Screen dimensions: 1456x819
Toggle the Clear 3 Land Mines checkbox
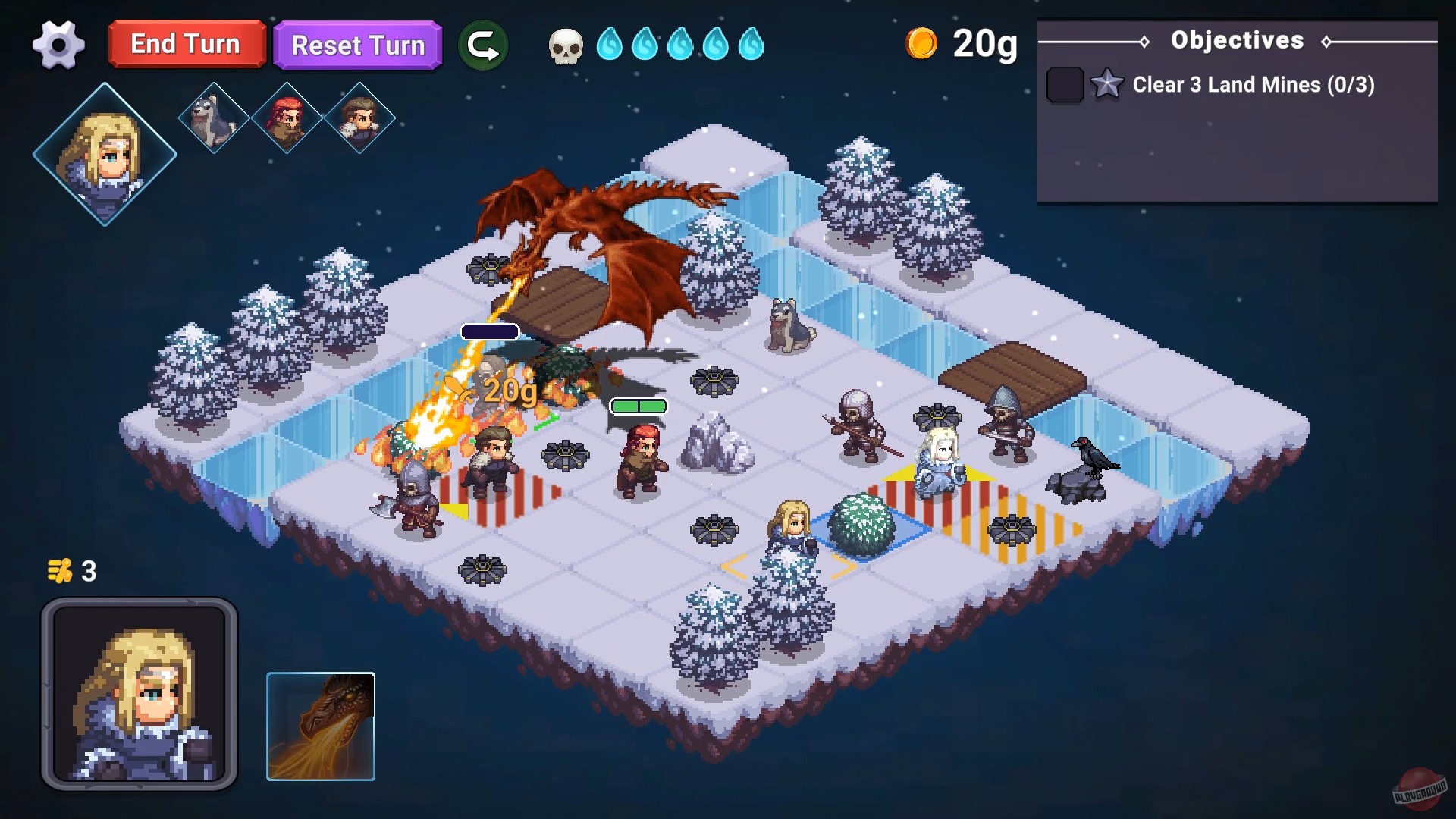click(x=1065, y=85)
